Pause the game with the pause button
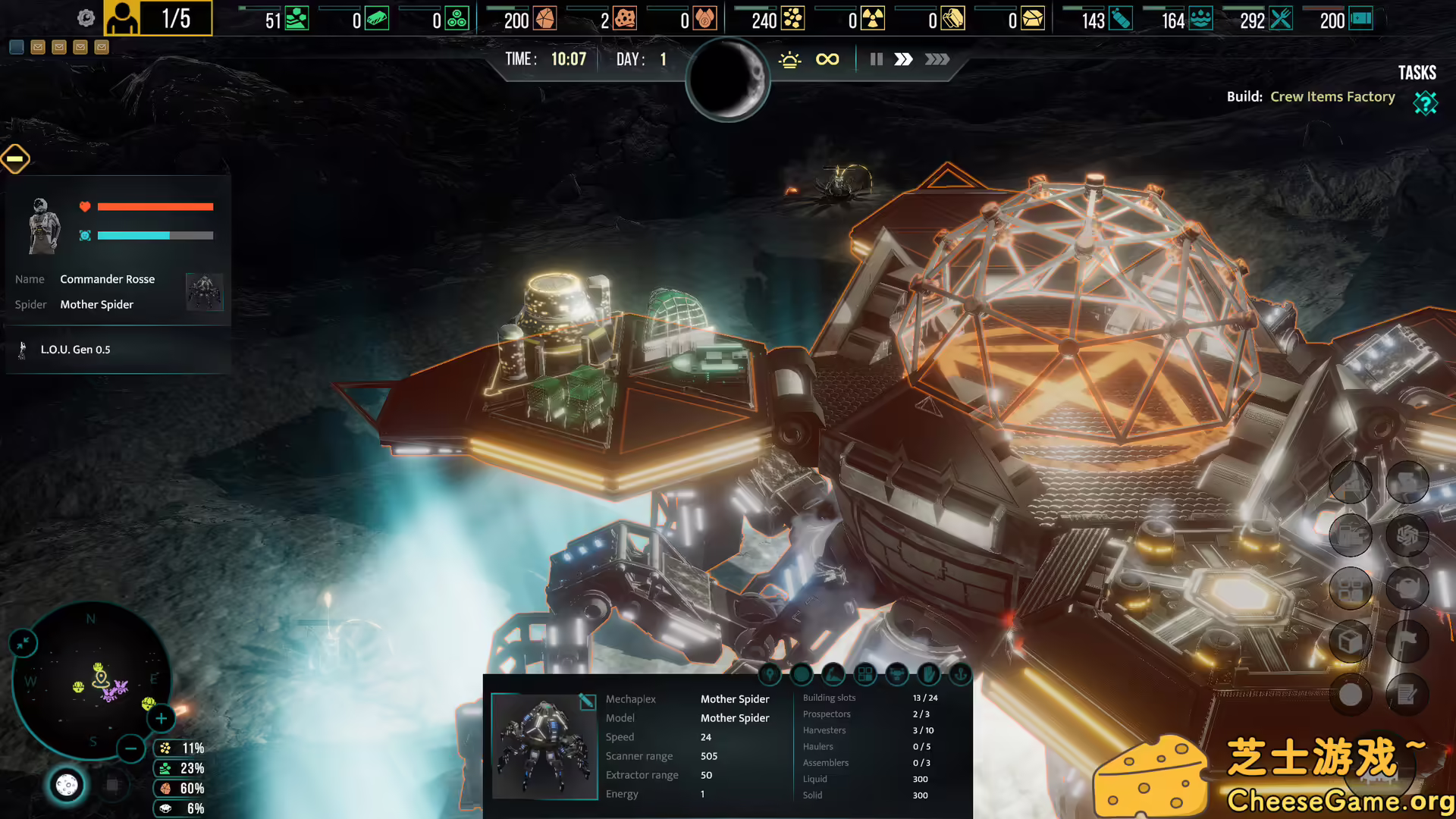This screenshot has width=1456, height=819. [876, 59]
